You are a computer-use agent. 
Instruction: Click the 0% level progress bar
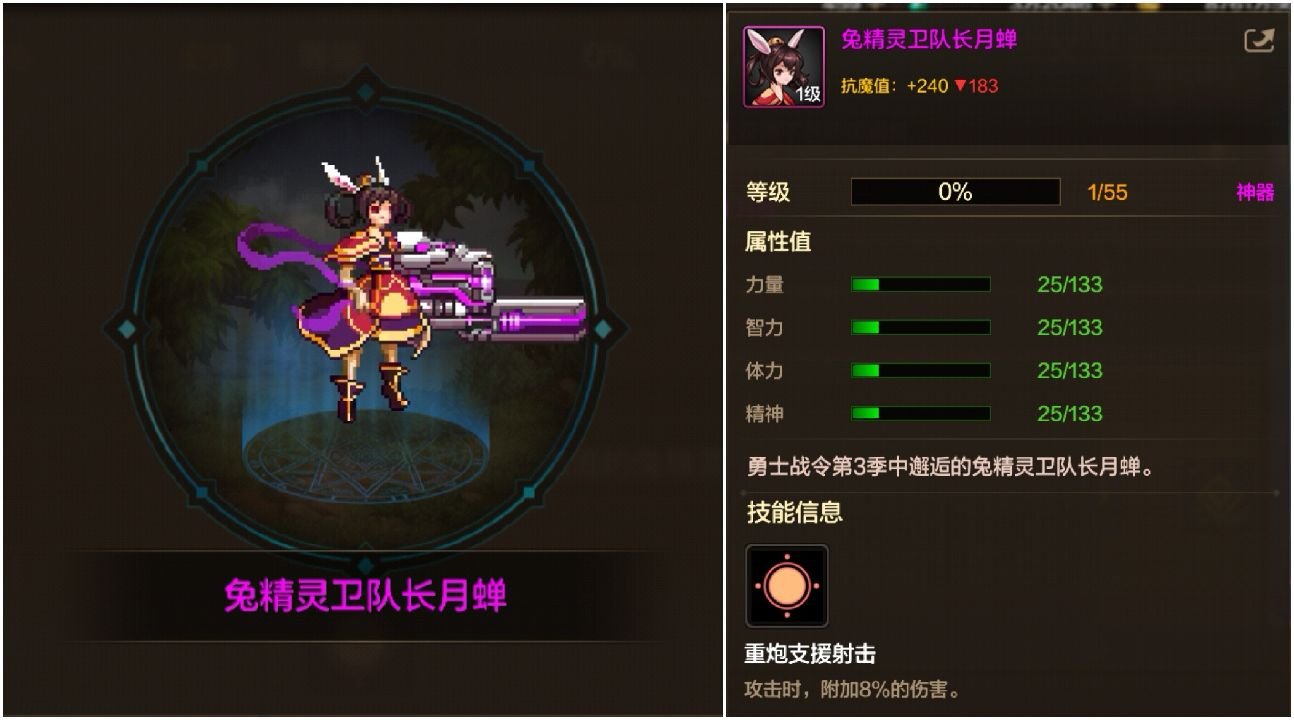pyautogui.click(x=953, y=192)
